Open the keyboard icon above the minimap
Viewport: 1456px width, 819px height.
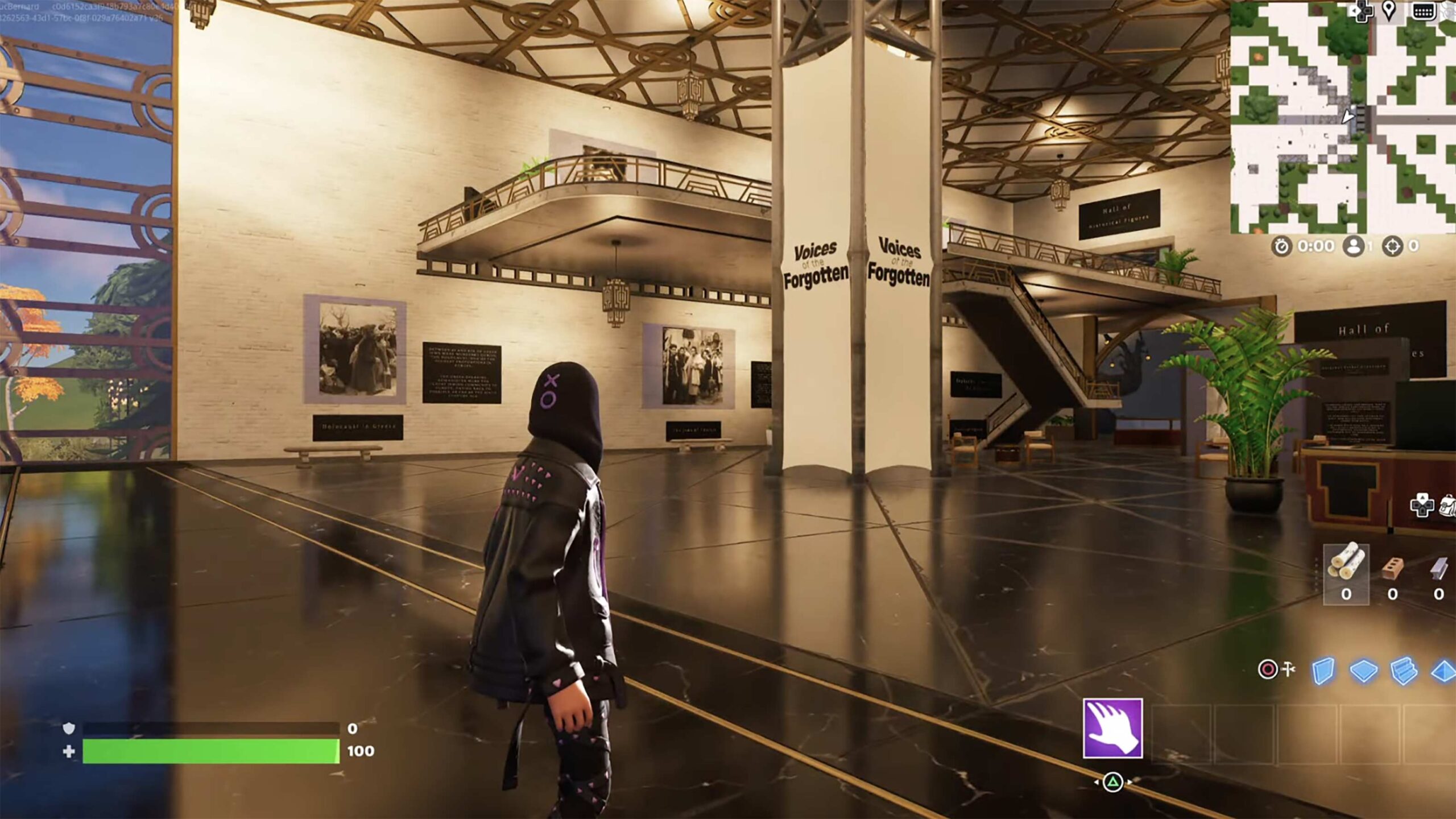click(x=1423, y=11)
